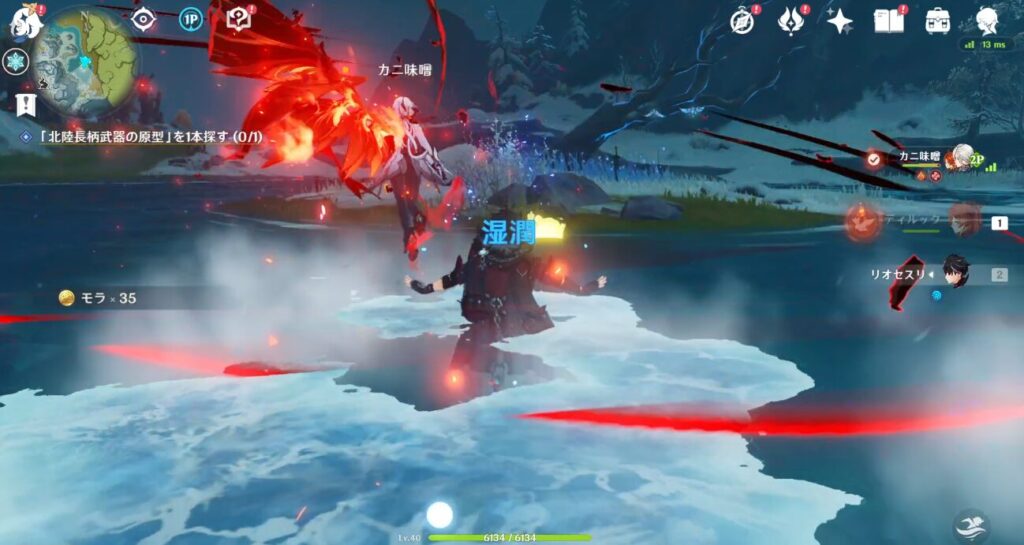1024x545 pixels.
Task: Select the tracked quest objective text
Action: [x=148, y=135]
